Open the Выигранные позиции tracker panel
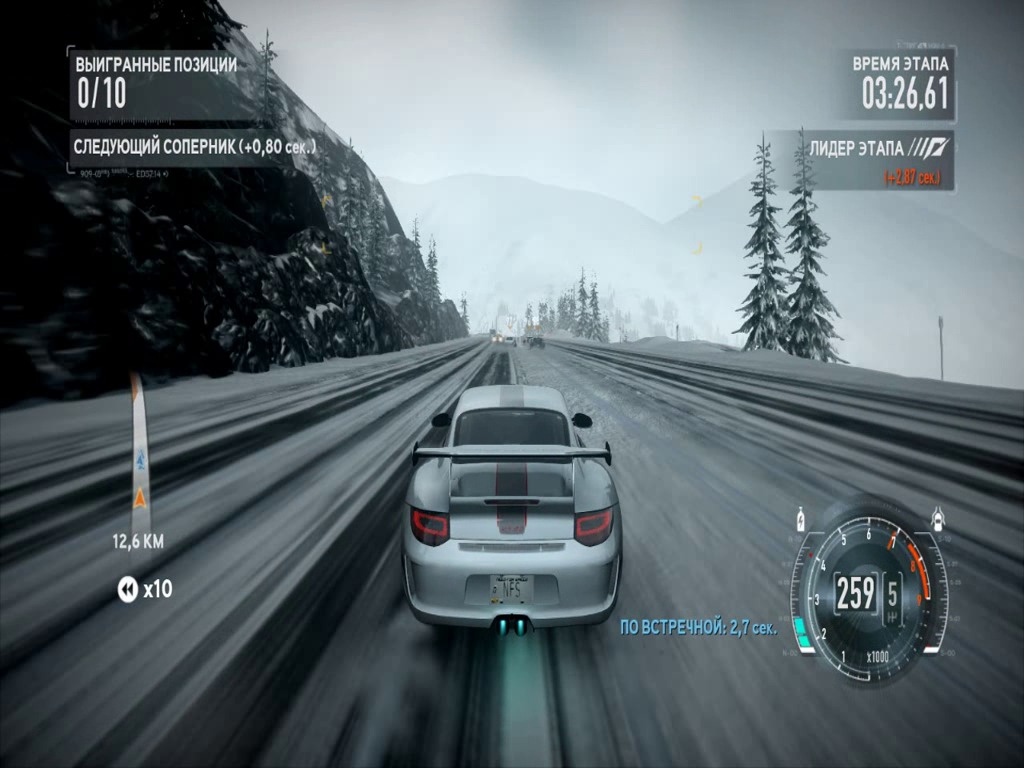This screenshot has width=1024, height=768. [155, 83]
